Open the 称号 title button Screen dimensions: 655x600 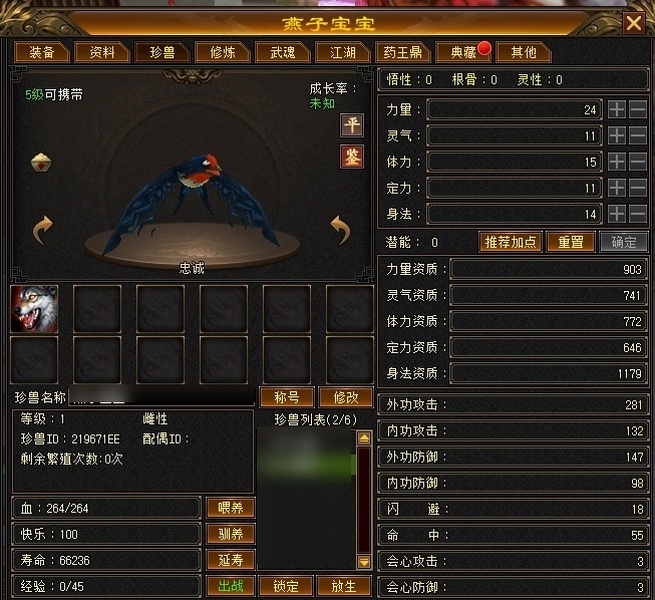point(287,397)
